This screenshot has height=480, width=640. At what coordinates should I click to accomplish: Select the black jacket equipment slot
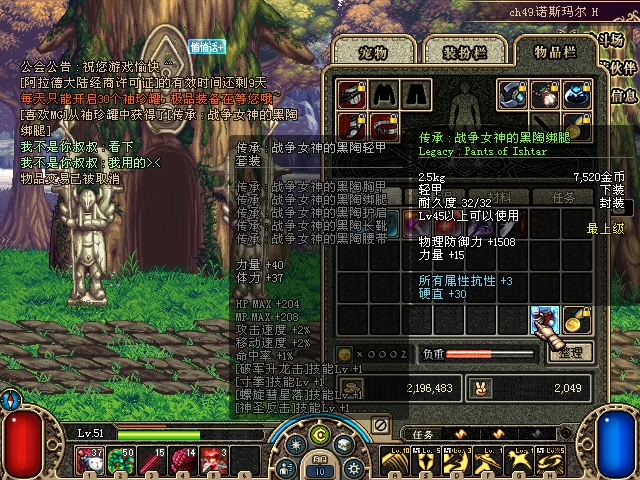pyautogui.click(x=384, y=95)
